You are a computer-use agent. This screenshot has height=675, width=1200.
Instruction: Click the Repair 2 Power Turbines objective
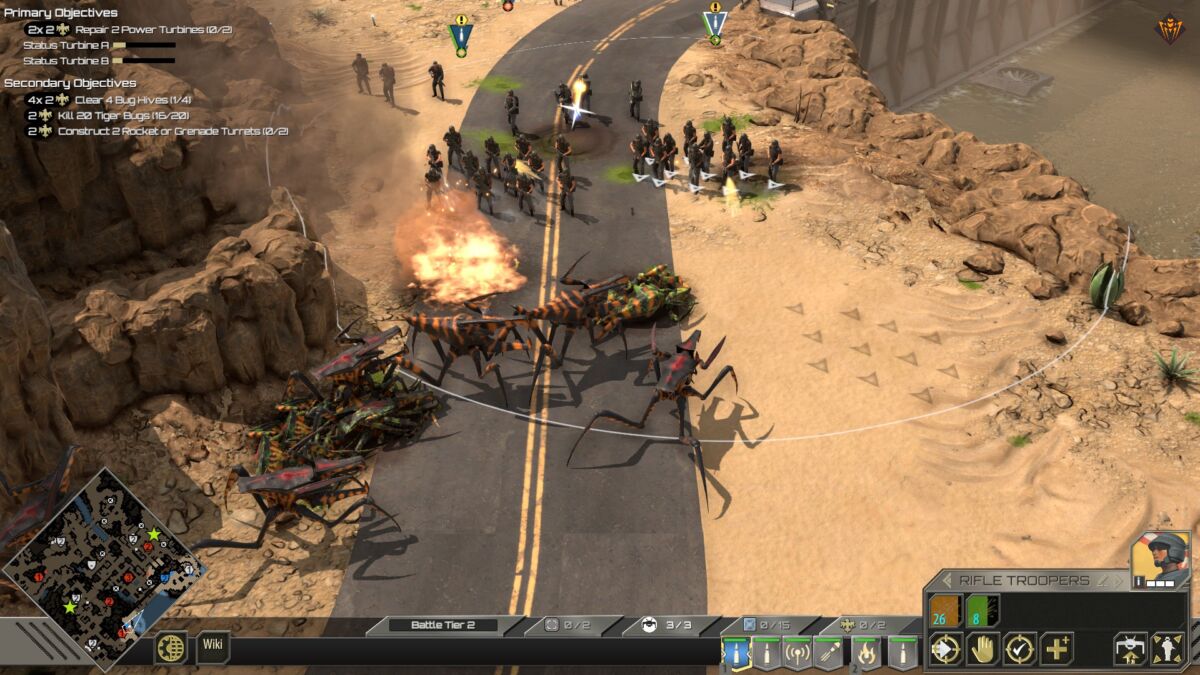(x=153, y=29)
